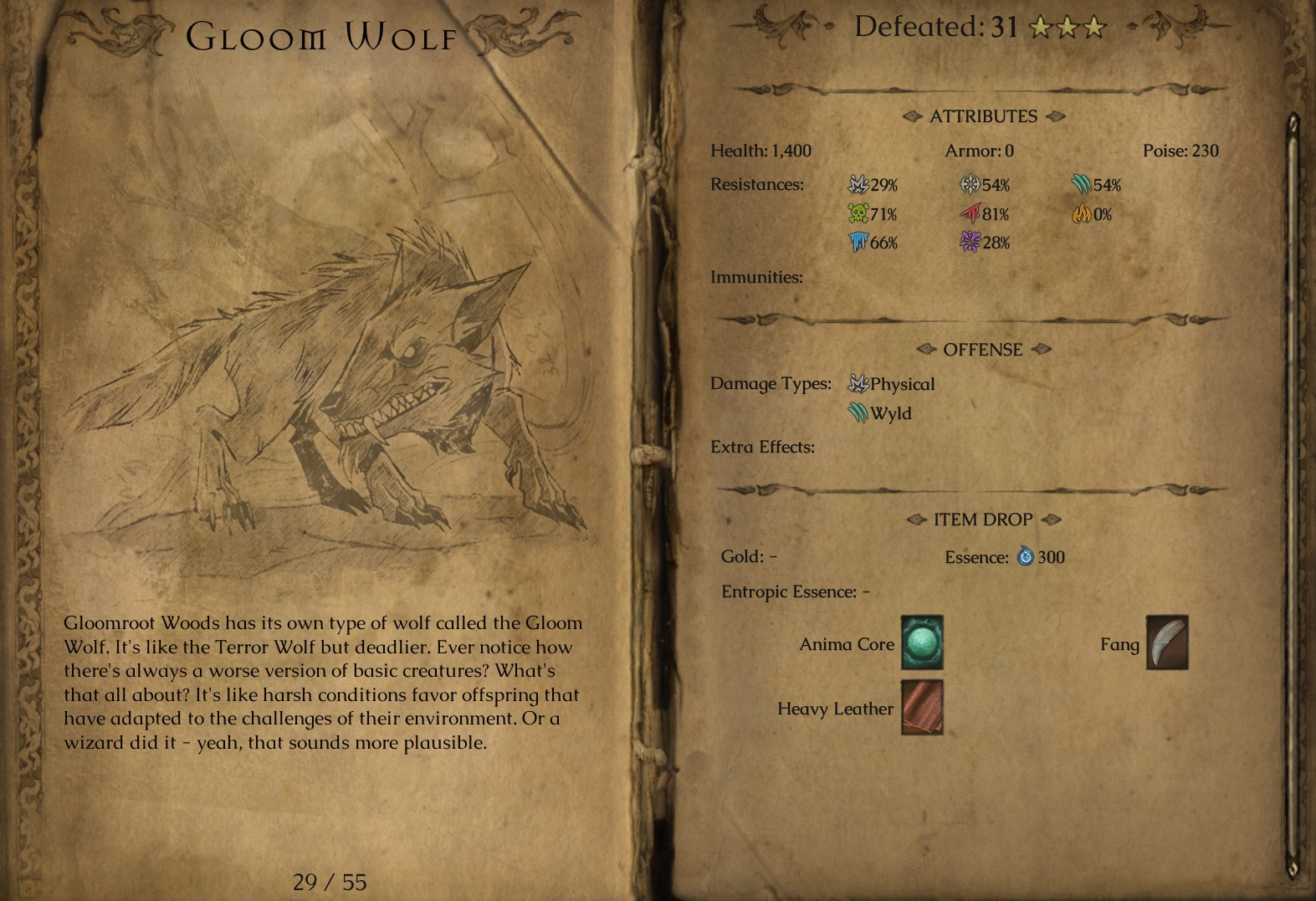
Task: Select the Anima Core drop icon
Action: 922,642
